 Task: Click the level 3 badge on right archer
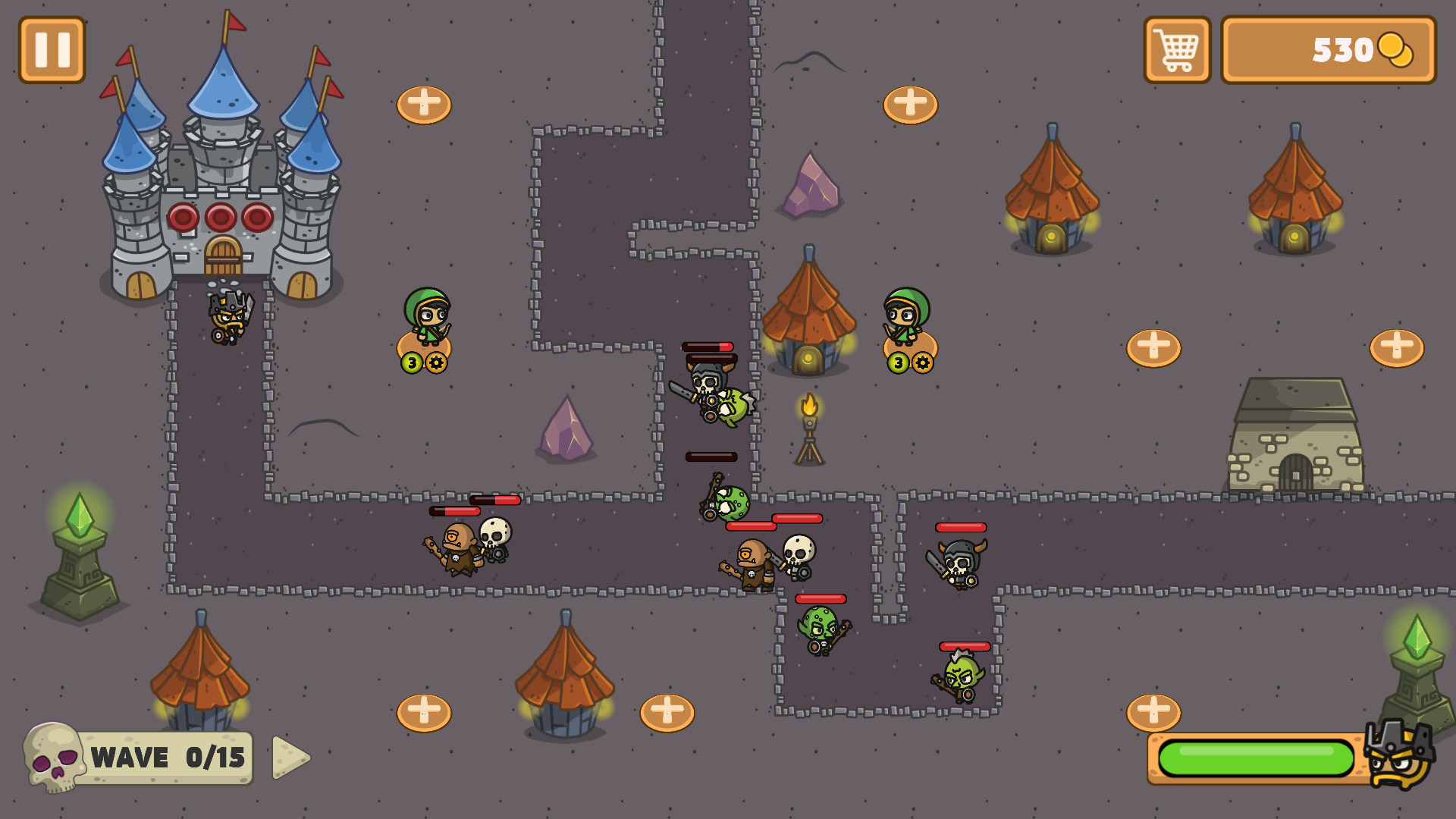coord(898,362)
